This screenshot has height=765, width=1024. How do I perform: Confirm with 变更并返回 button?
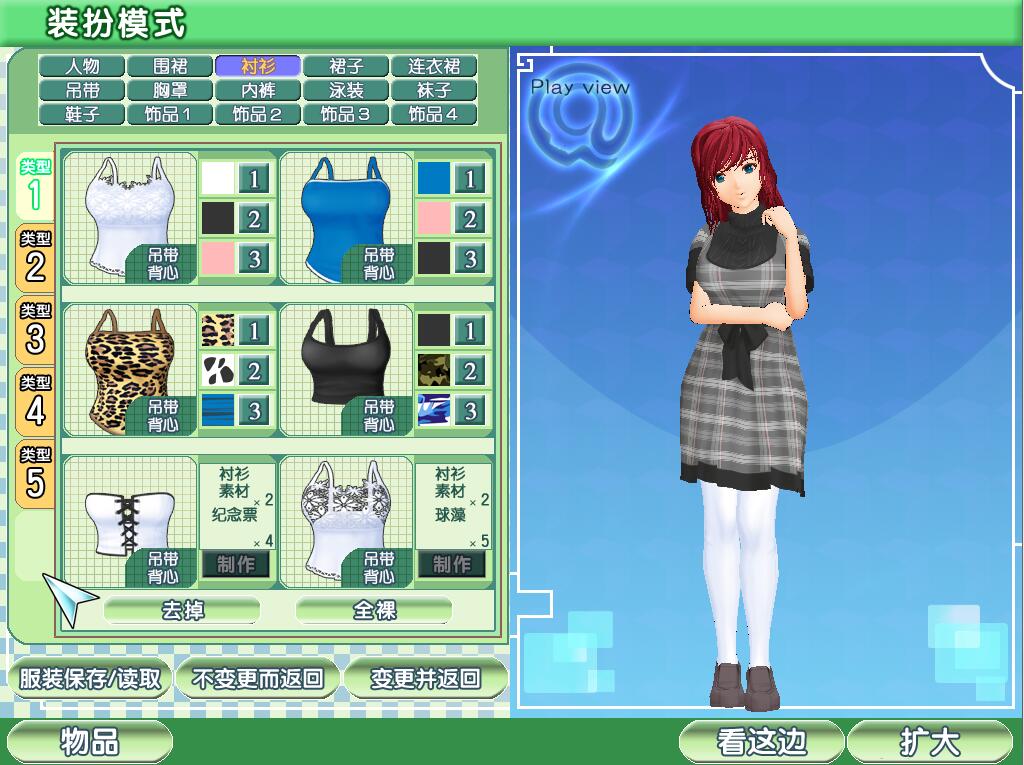point(426,679)
